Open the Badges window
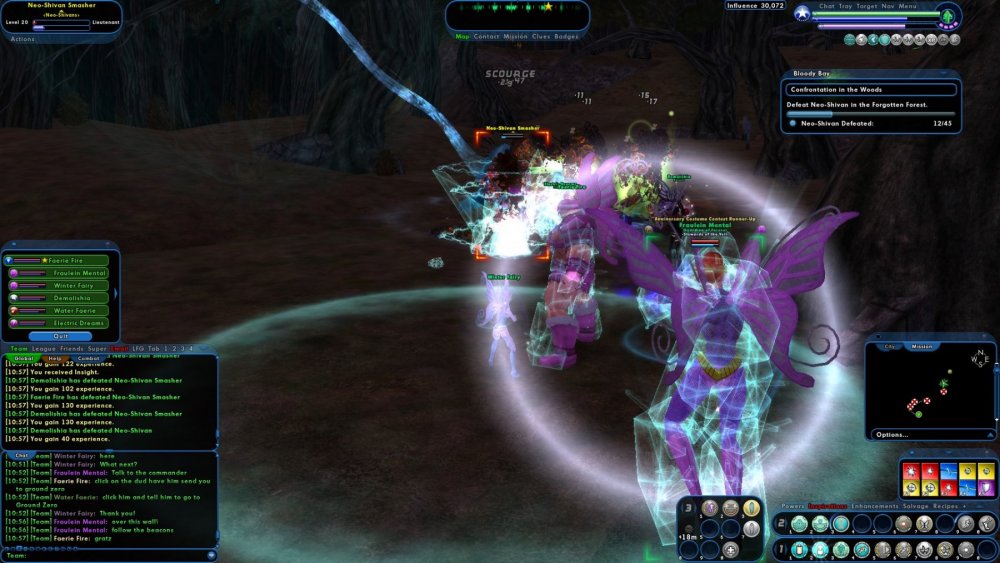 (567, 36)
